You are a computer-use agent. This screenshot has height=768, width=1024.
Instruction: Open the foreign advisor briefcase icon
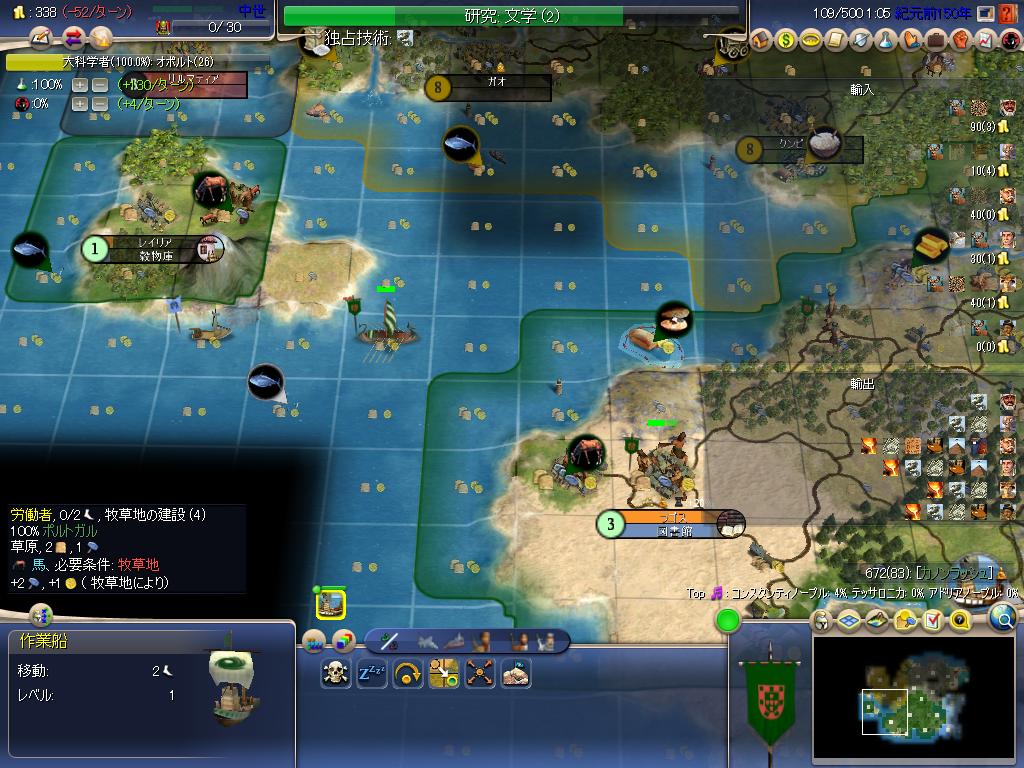coord(936,40)
